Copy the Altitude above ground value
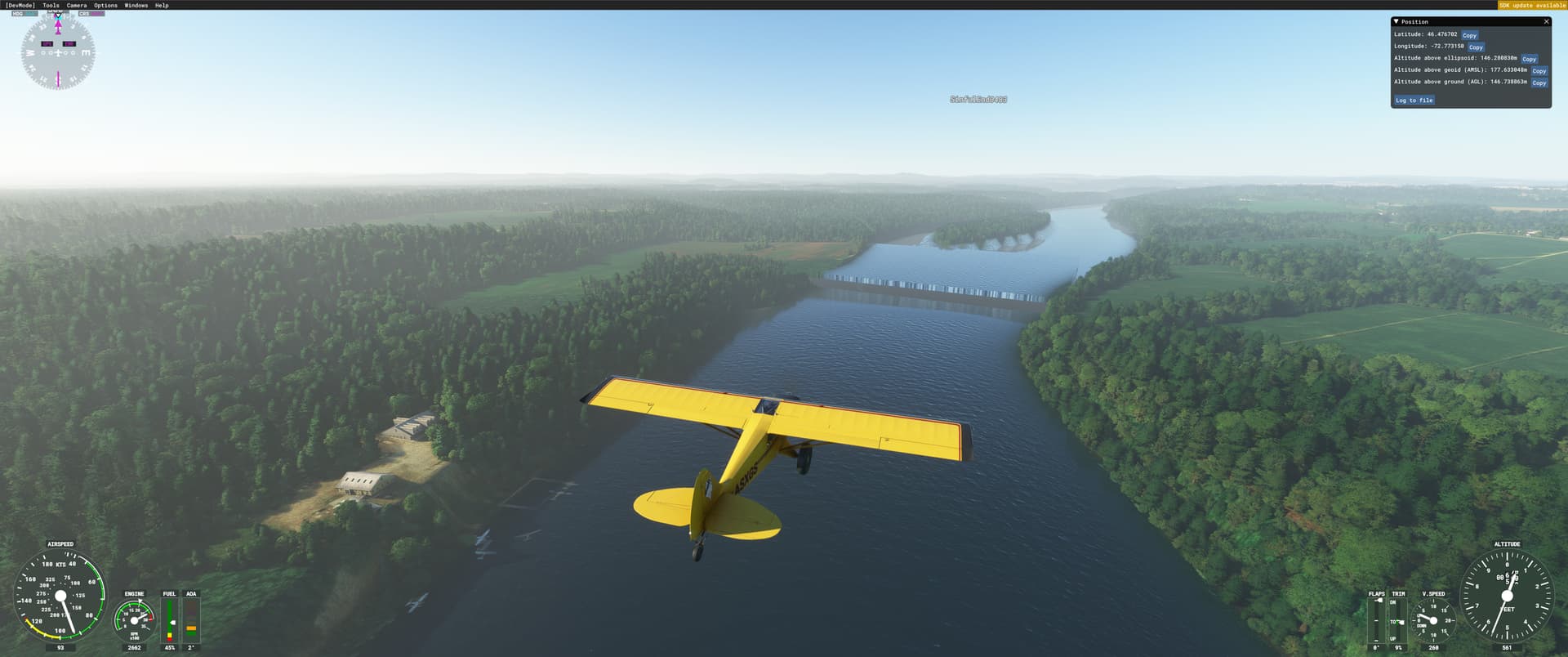 (x=1539, y=83)
